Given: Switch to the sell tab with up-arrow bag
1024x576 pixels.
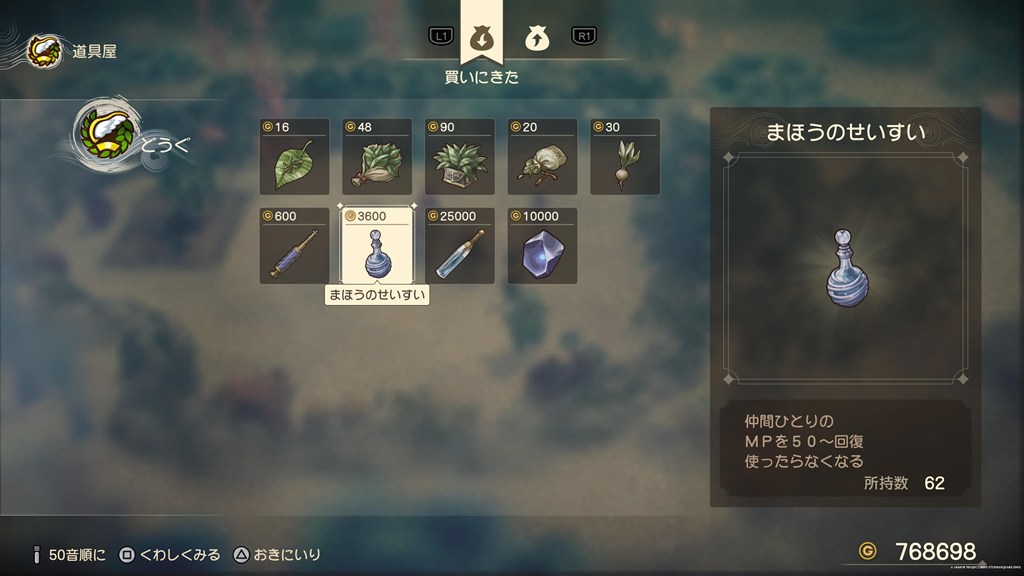Looking at the screenshot, I should [535, 38].
